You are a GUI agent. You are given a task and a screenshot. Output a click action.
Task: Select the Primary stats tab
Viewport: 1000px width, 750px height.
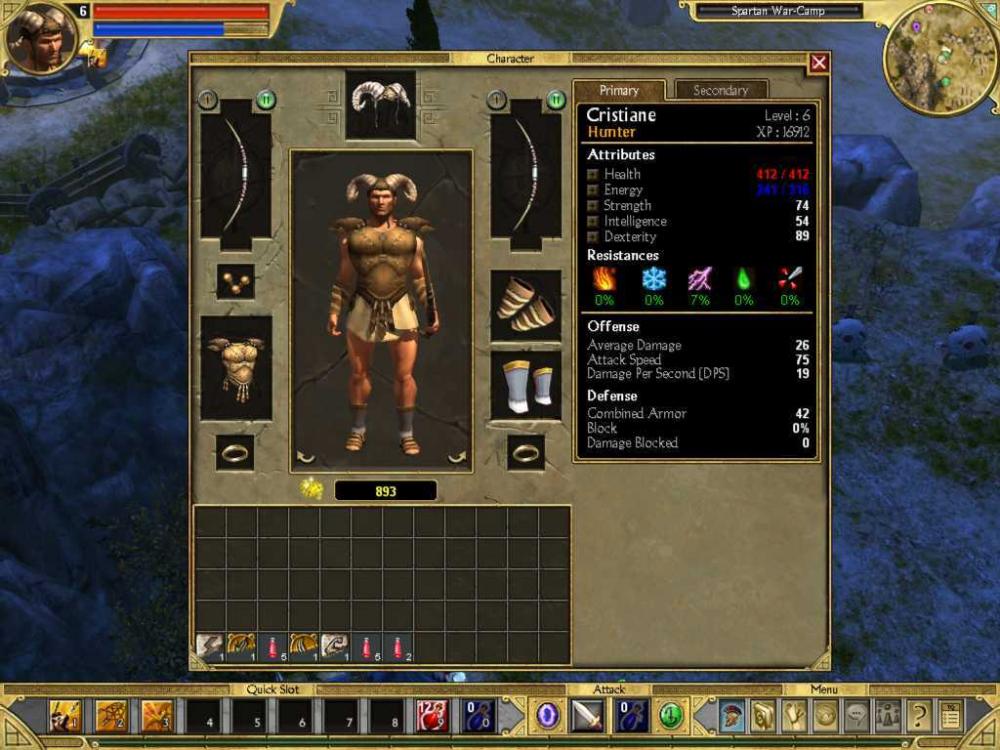click(619, 90)
